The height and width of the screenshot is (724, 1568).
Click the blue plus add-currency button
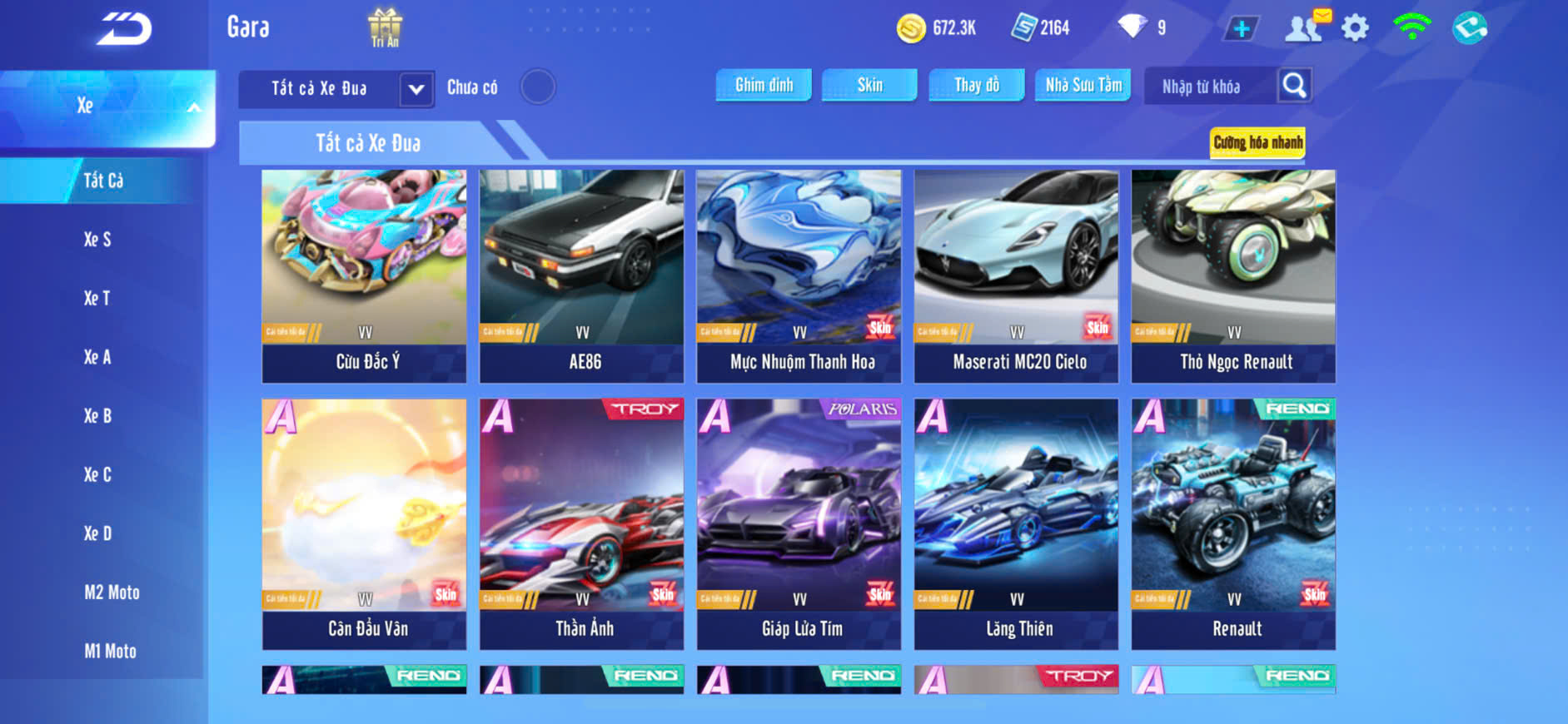[x=1241, y=29]
